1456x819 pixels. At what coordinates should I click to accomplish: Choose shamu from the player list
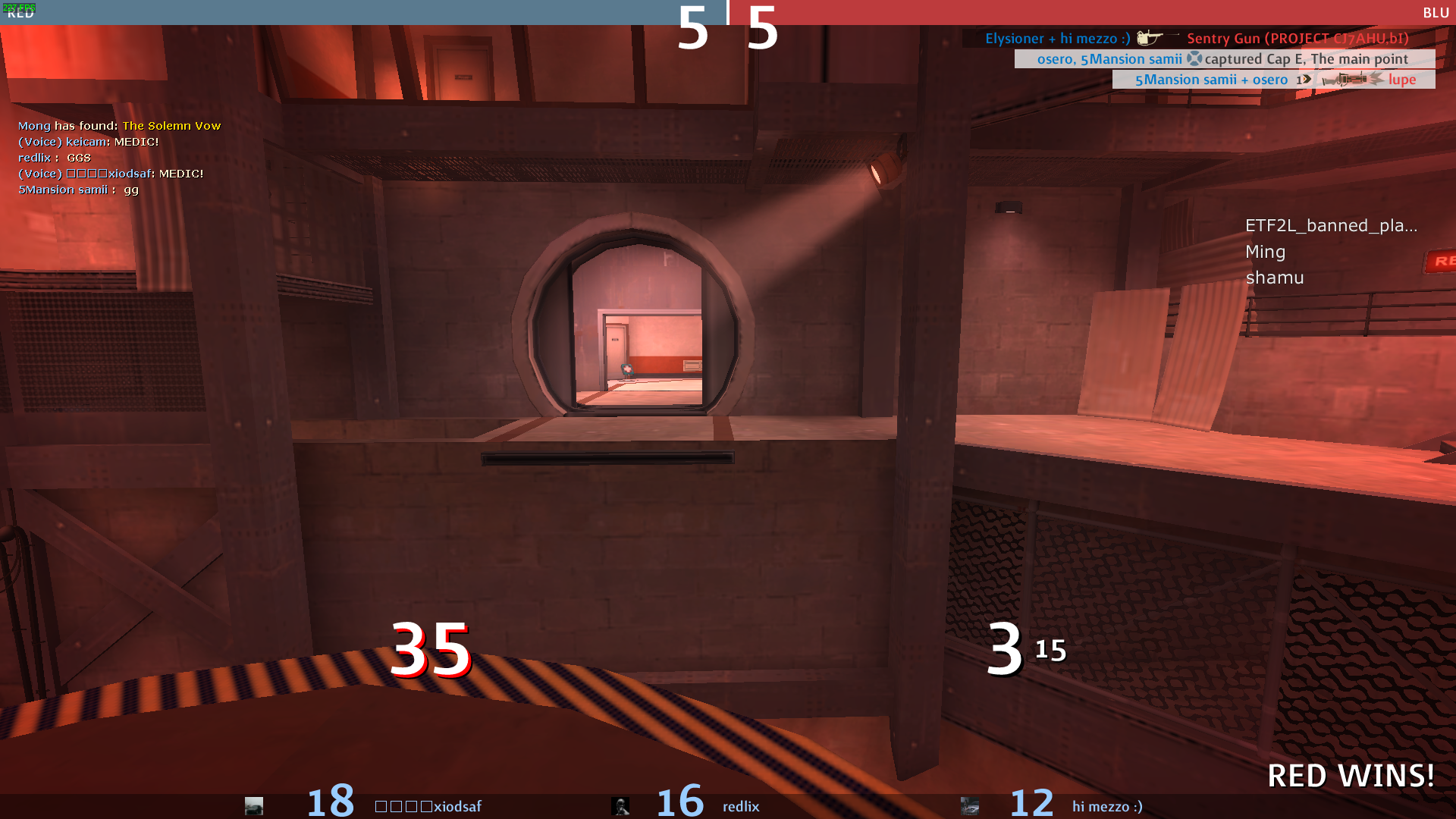(x=1274, y=278)
